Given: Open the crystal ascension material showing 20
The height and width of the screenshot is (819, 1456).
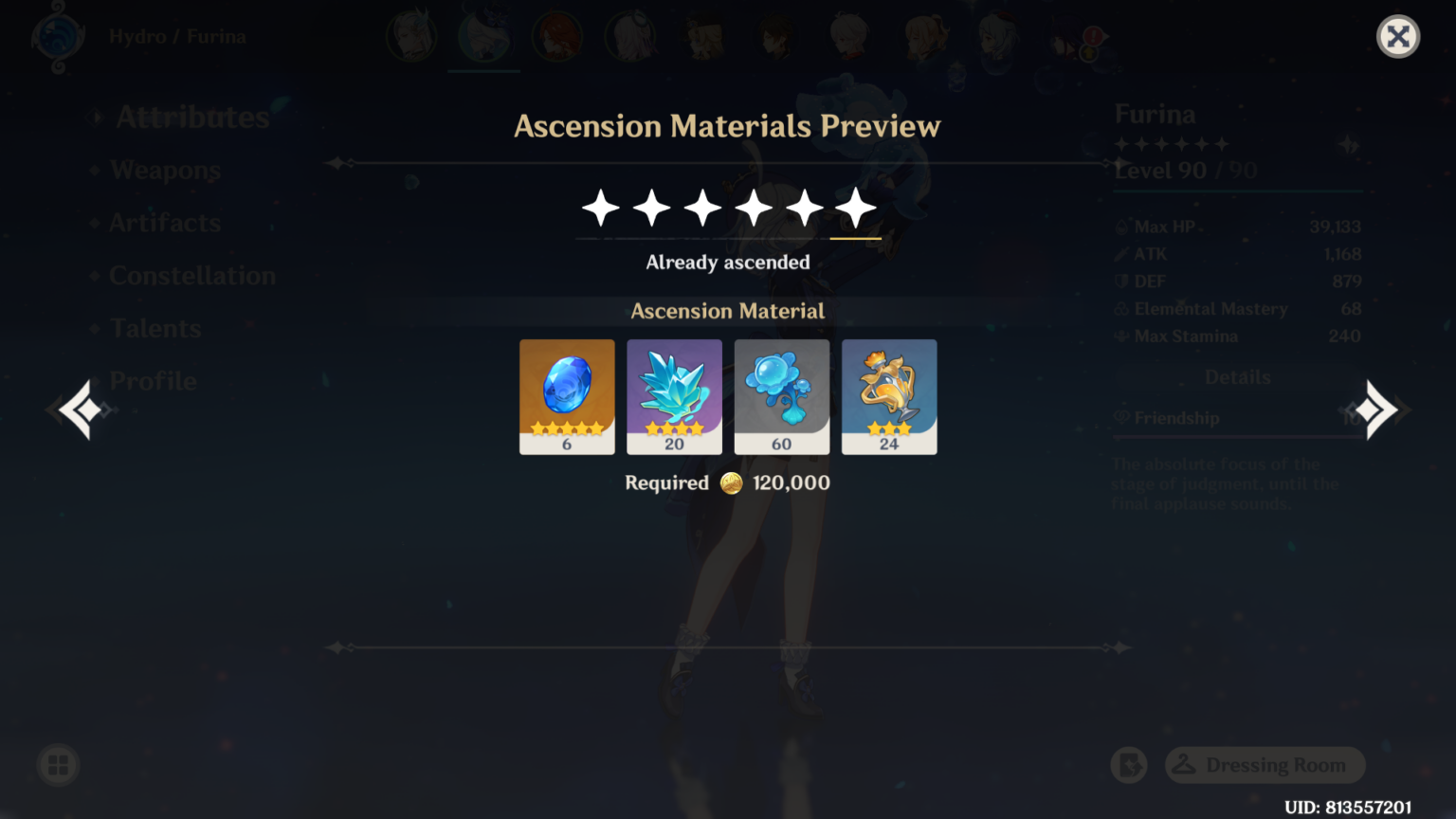Looking at the screenshot, I should tap(674, 396).
